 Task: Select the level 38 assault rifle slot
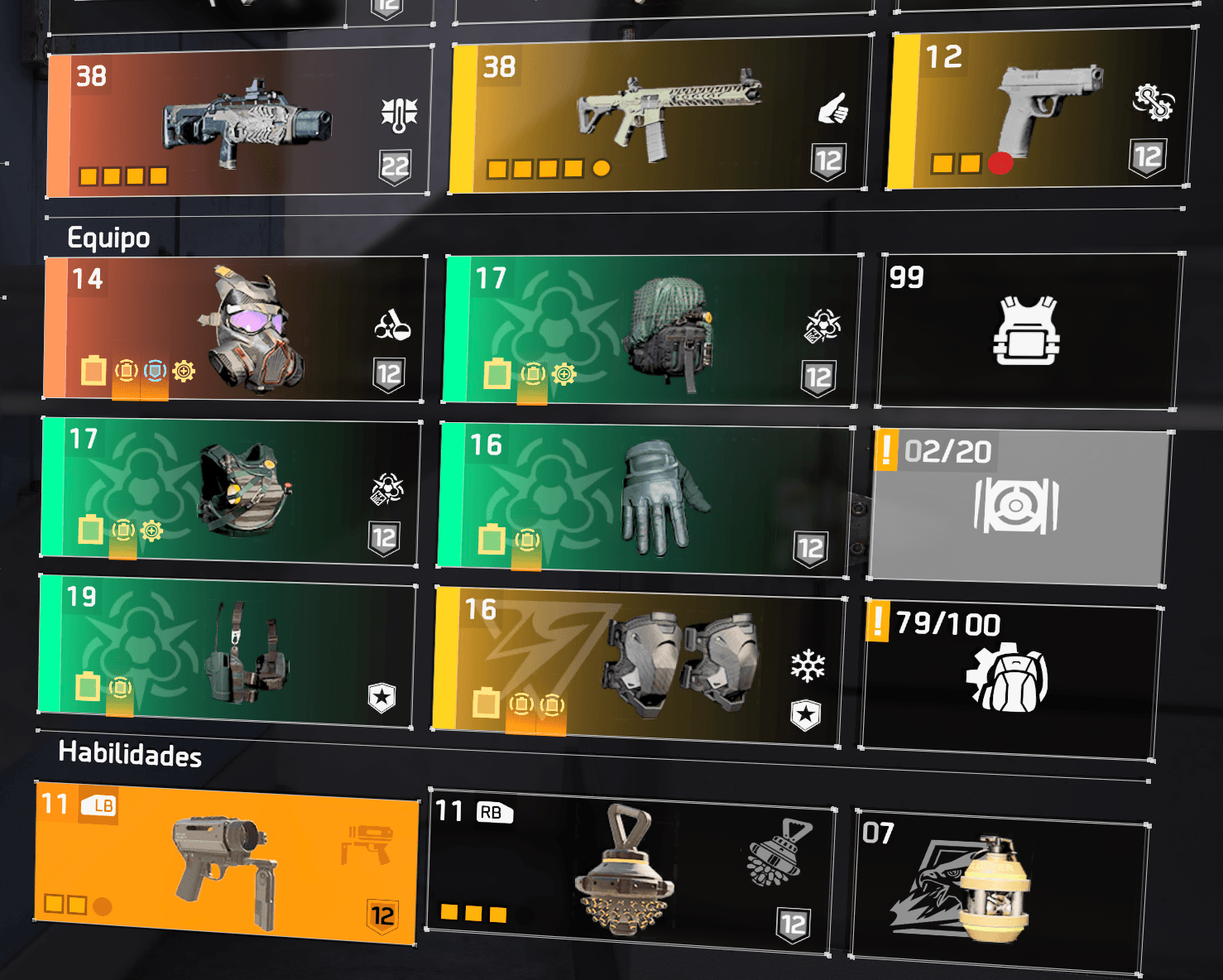[x=659, y=115]
